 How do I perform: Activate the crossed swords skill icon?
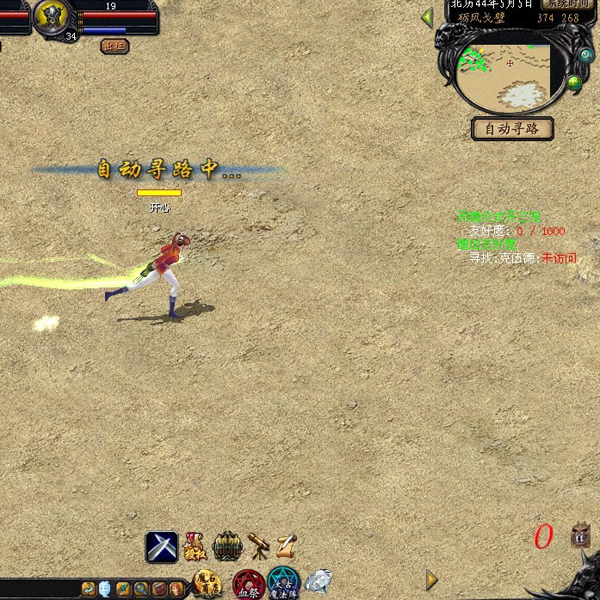click(162, 546)
